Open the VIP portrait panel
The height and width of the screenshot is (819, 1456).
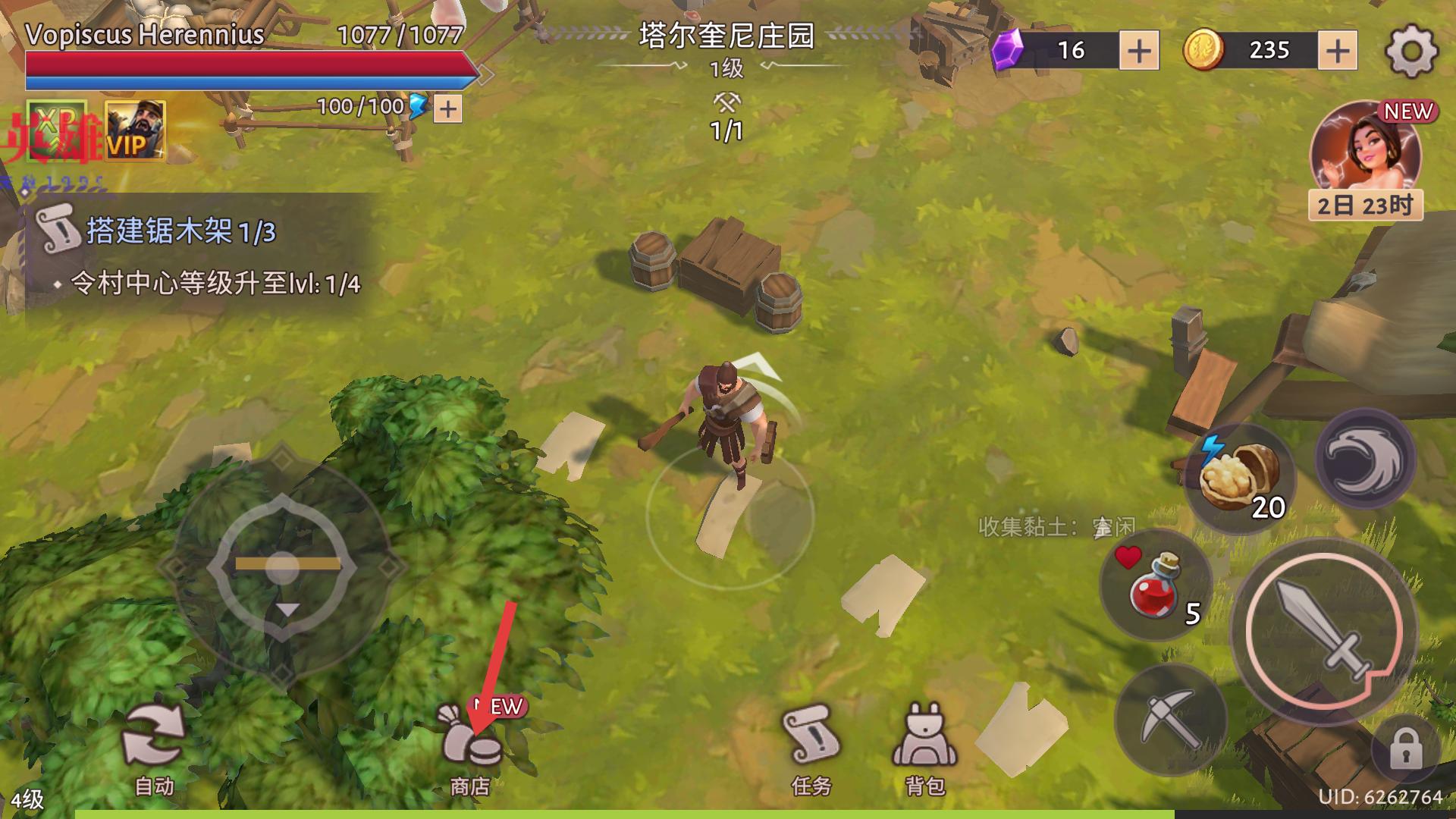pyautogui.click(x=135, y=130)
